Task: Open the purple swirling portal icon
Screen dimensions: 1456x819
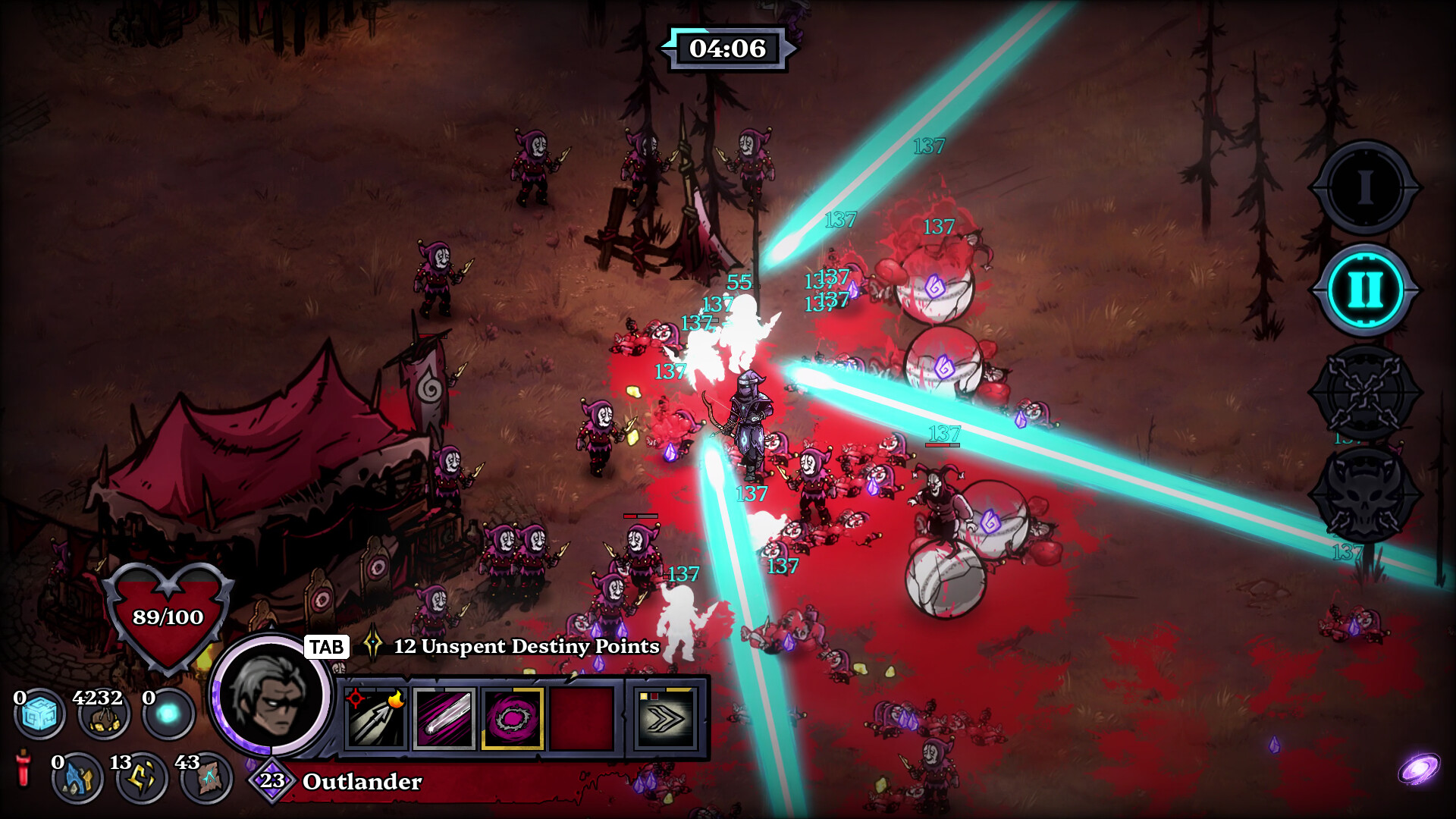Action: click(1418, 769)
